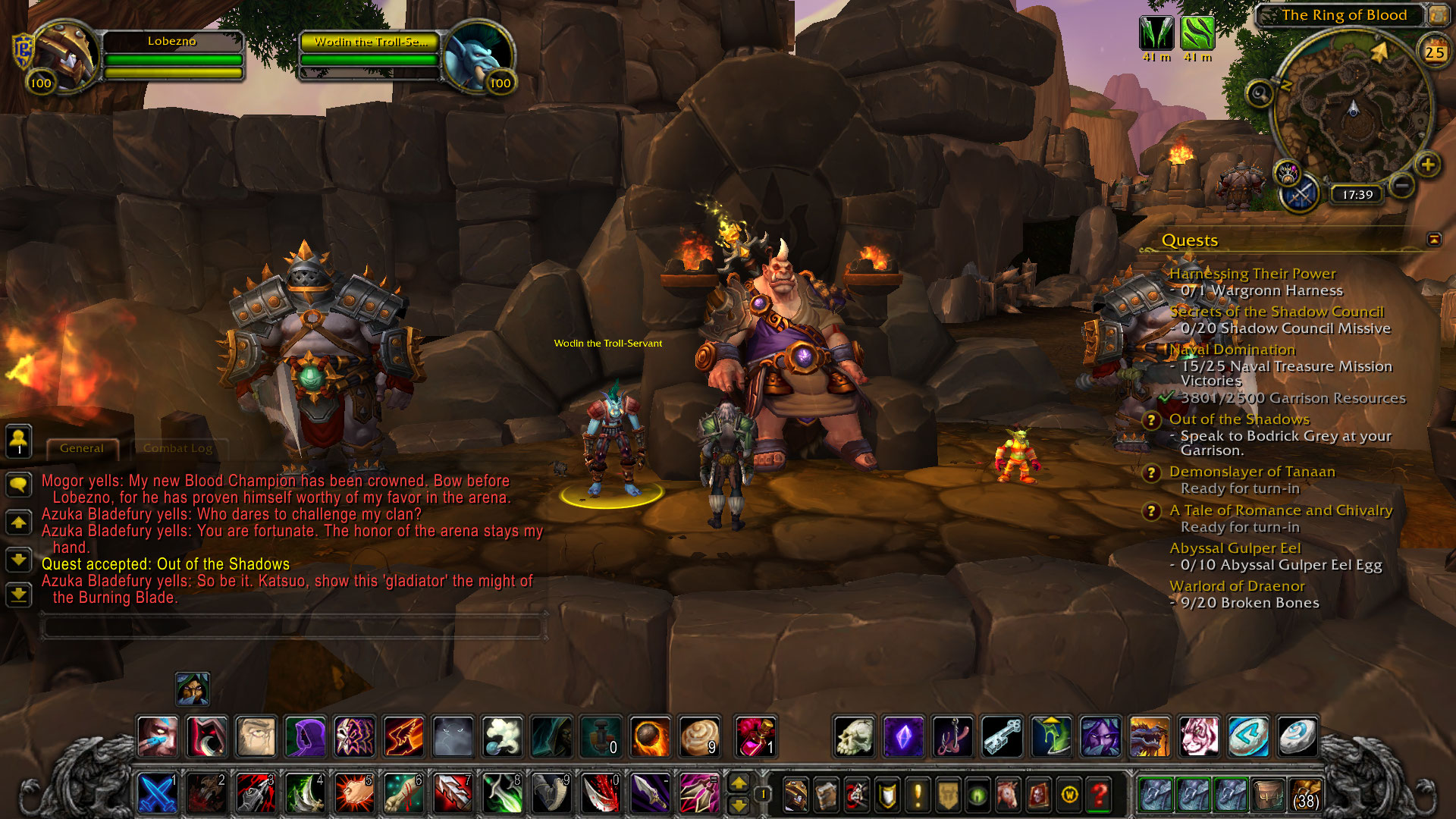Switch to the Combat Log chat tab

coord(177,448)
